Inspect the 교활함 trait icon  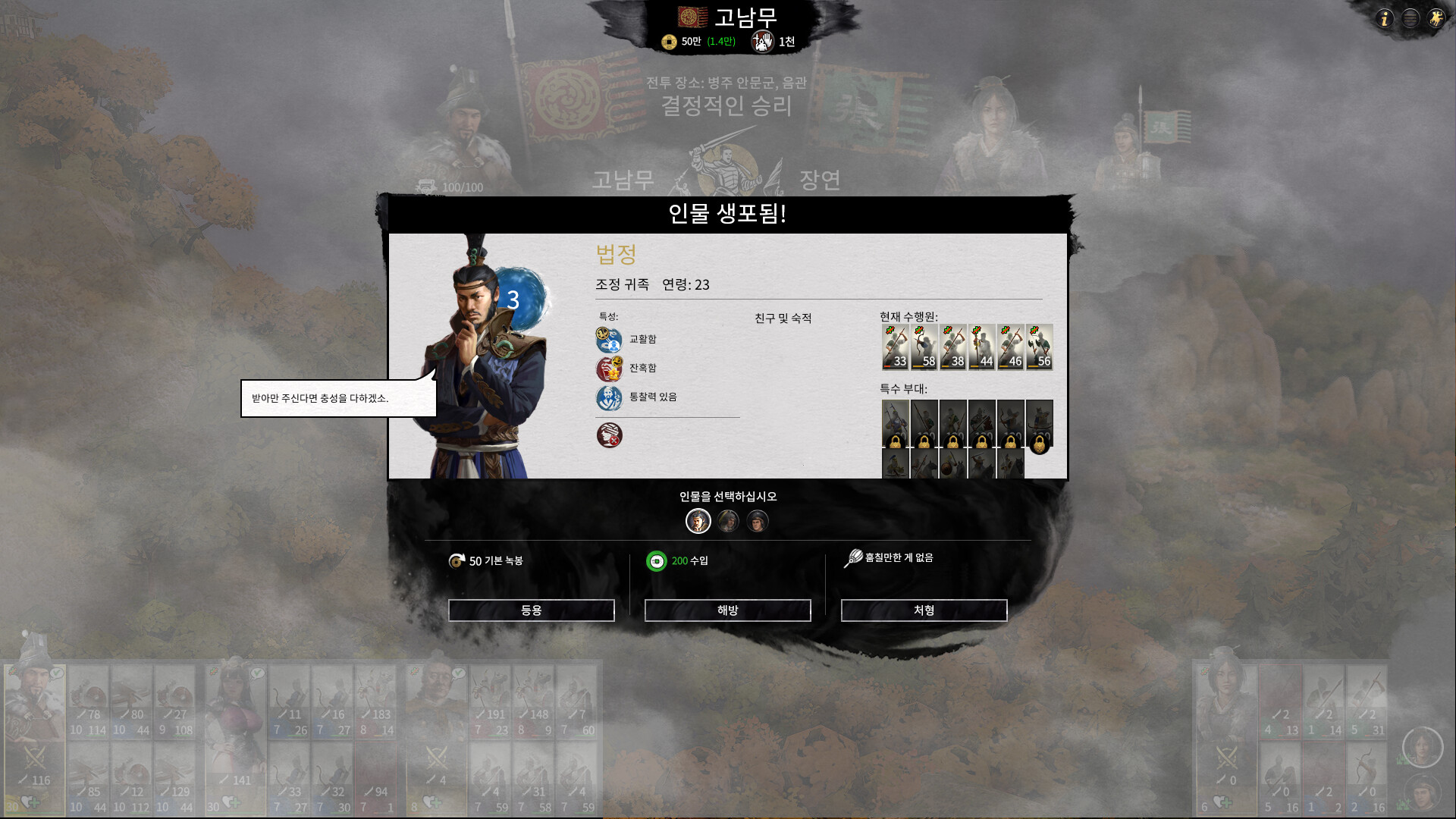tap(608, 339)
